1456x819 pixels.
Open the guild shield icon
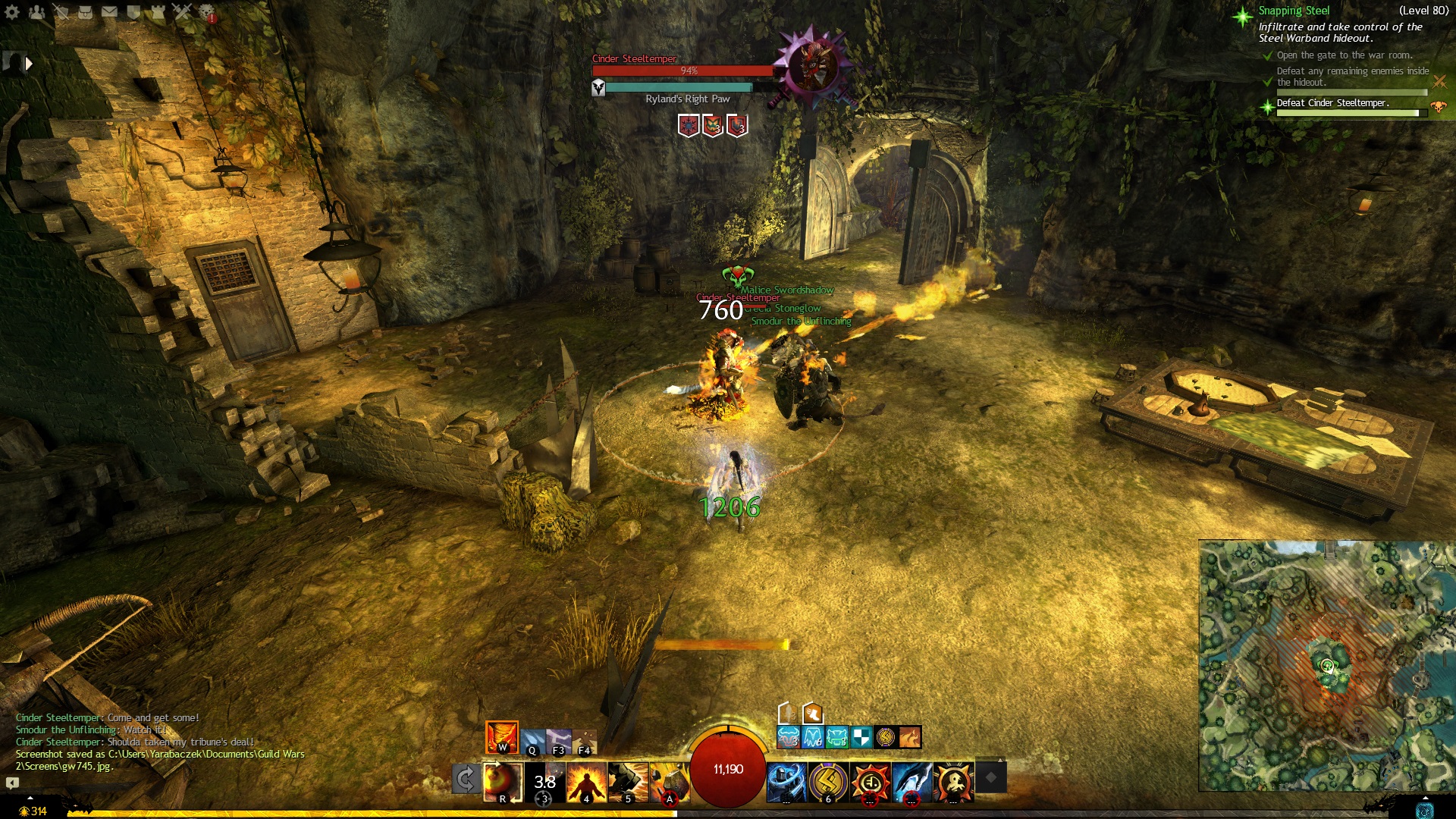click(133, 12)
